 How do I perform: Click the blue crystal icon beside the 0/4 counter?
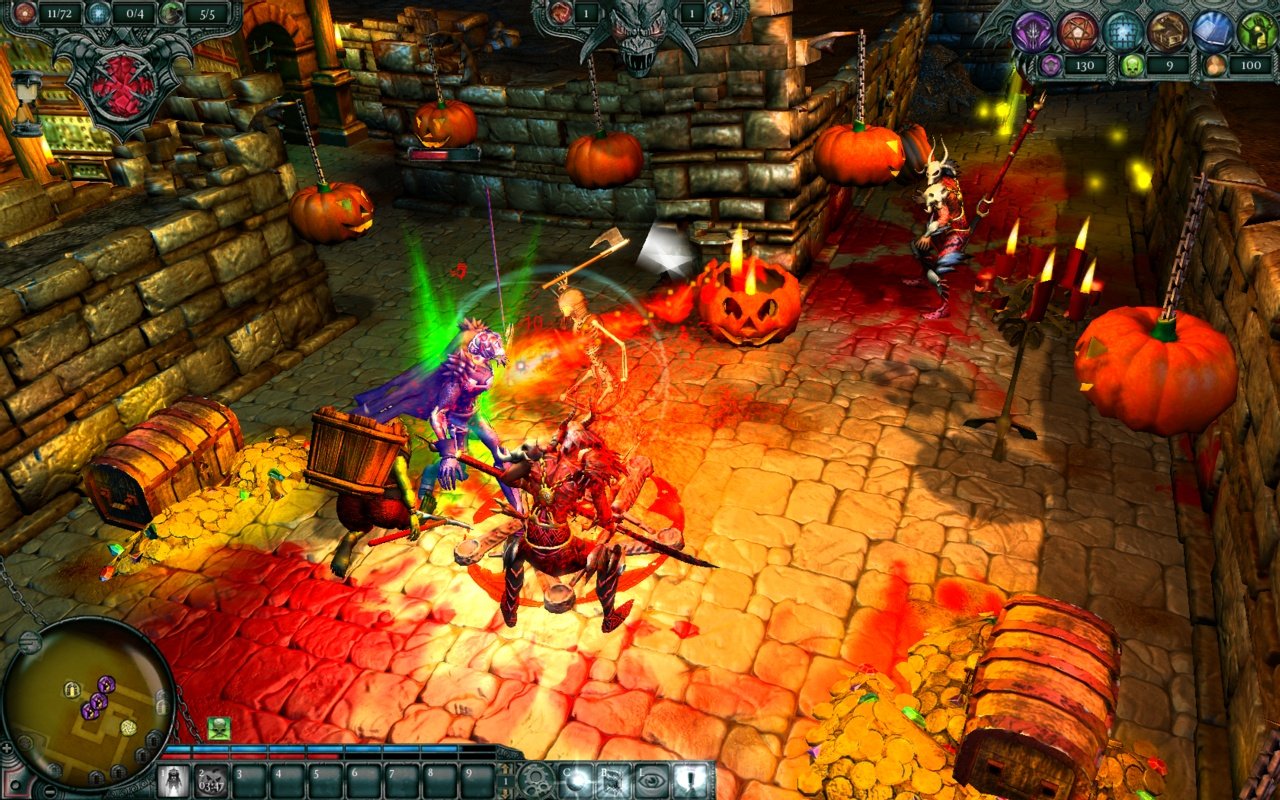97,13
